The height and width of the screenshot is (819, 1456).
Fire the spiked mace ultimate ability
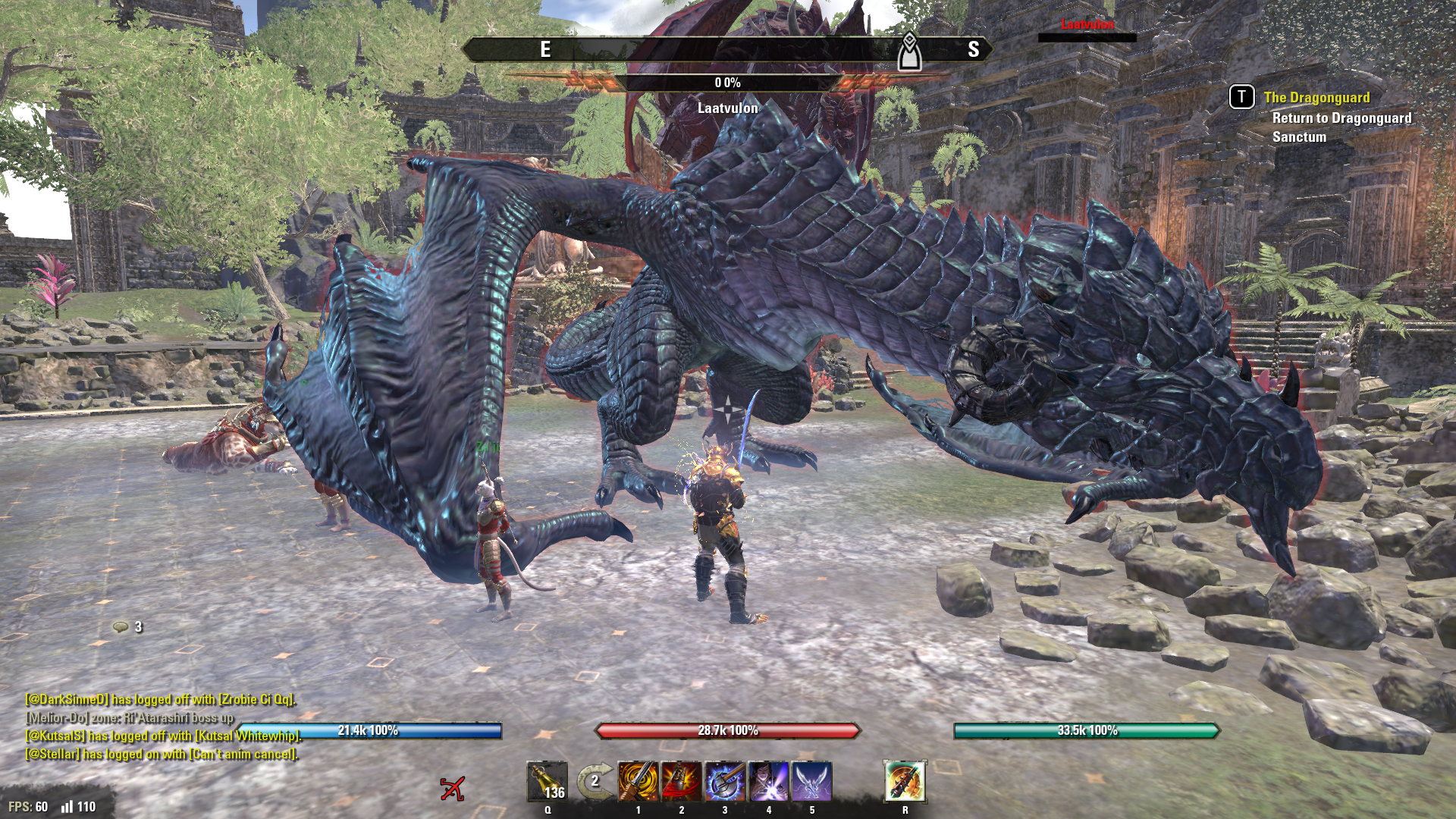[x=905, y=782]
